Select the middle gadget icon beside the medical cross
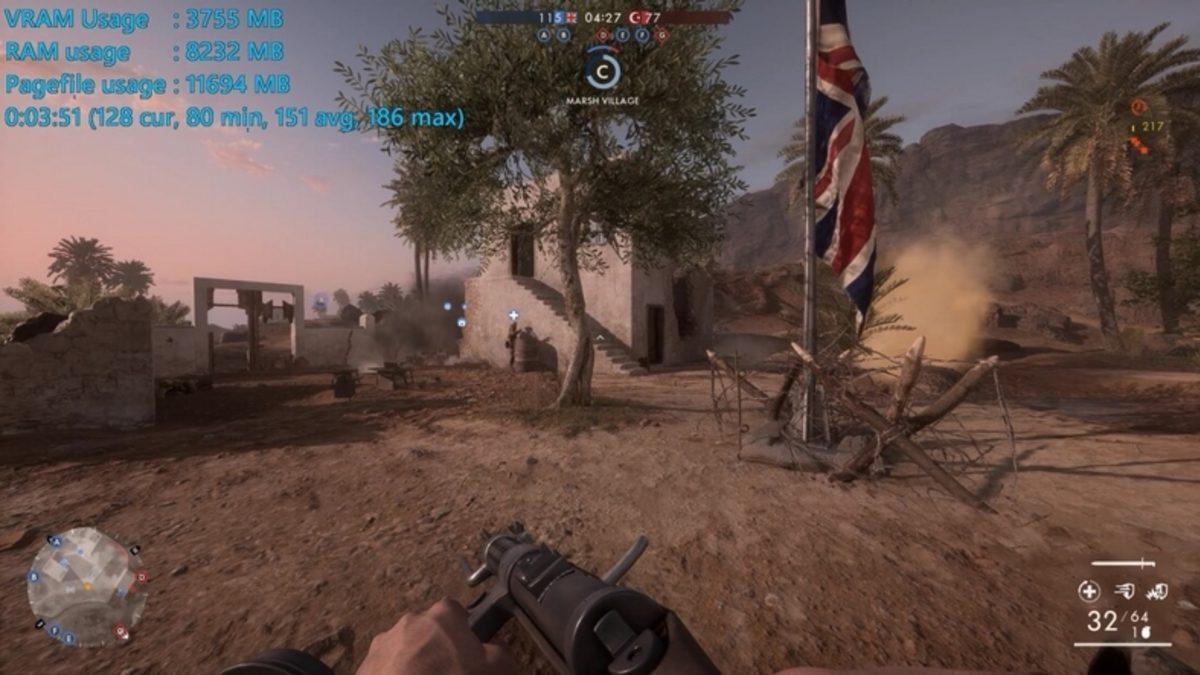 (1124, 591)
